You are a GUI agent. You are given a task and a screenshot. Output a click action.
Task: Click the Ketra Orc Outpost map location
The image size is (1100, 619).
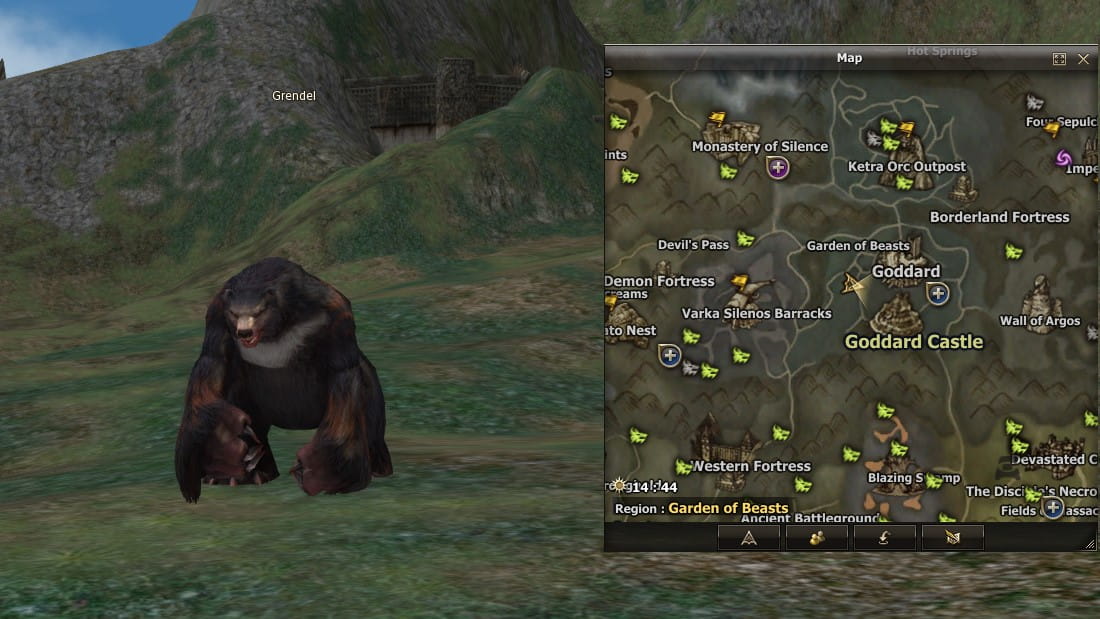click(906, 166)
